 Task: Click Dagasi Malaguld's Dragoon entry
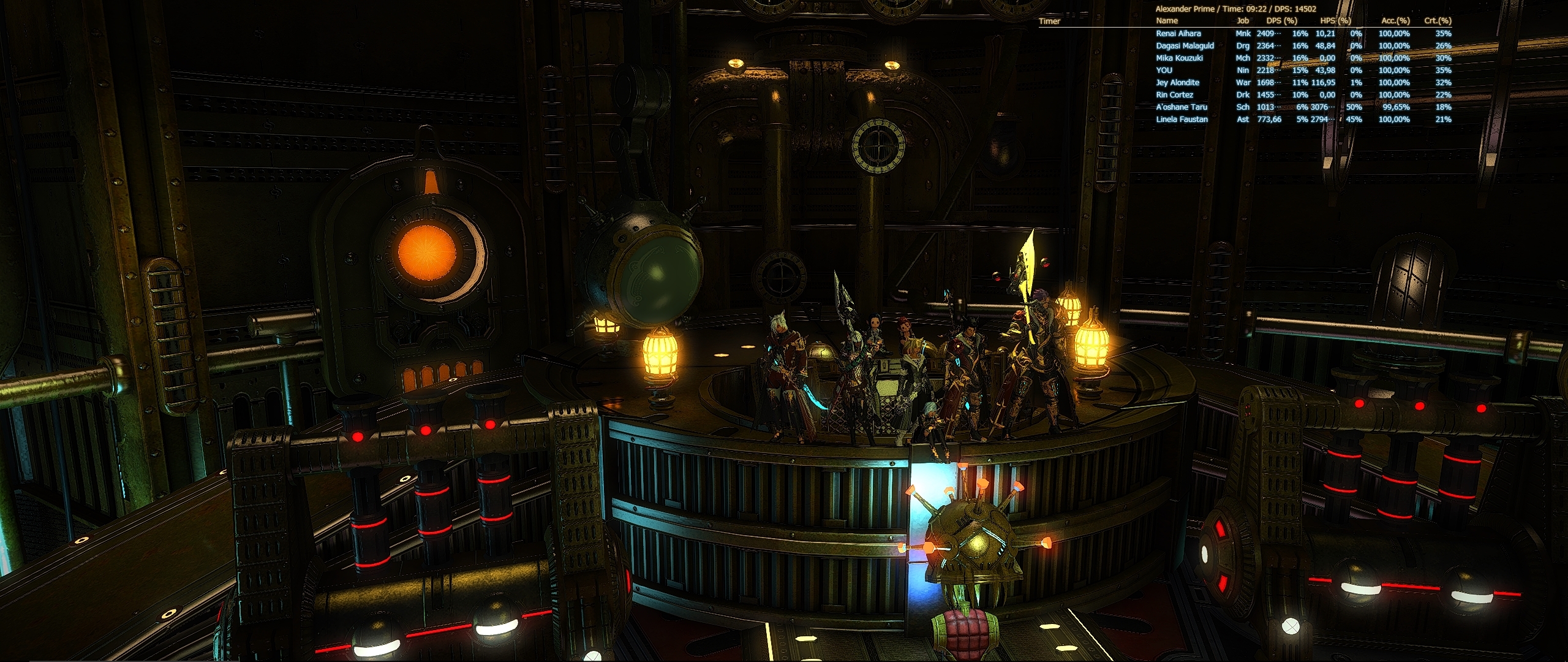click(1185, 46)
